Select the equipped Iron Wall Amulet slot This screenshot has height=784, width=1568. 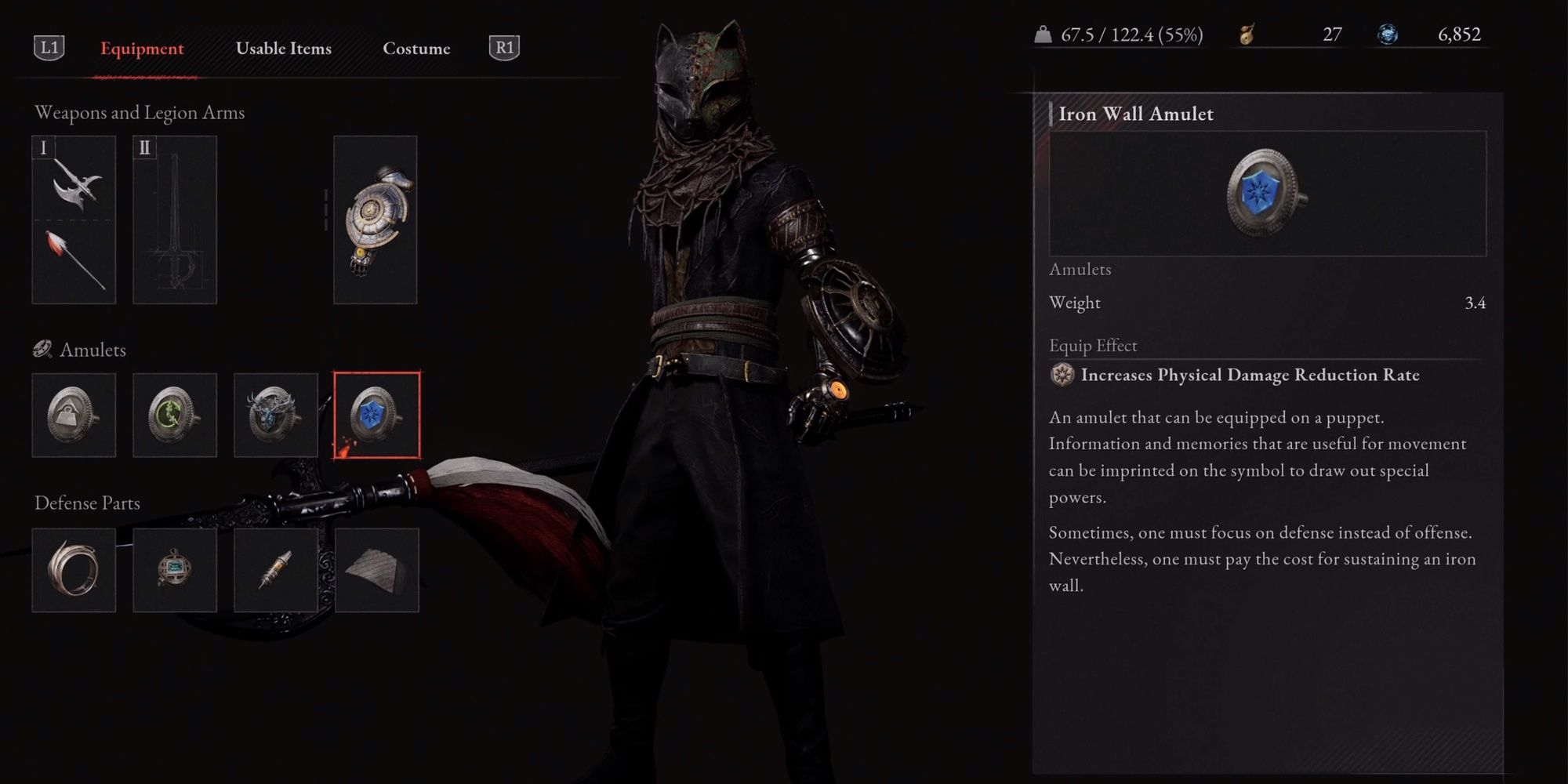pyautogui.click(x=376, y=416)
